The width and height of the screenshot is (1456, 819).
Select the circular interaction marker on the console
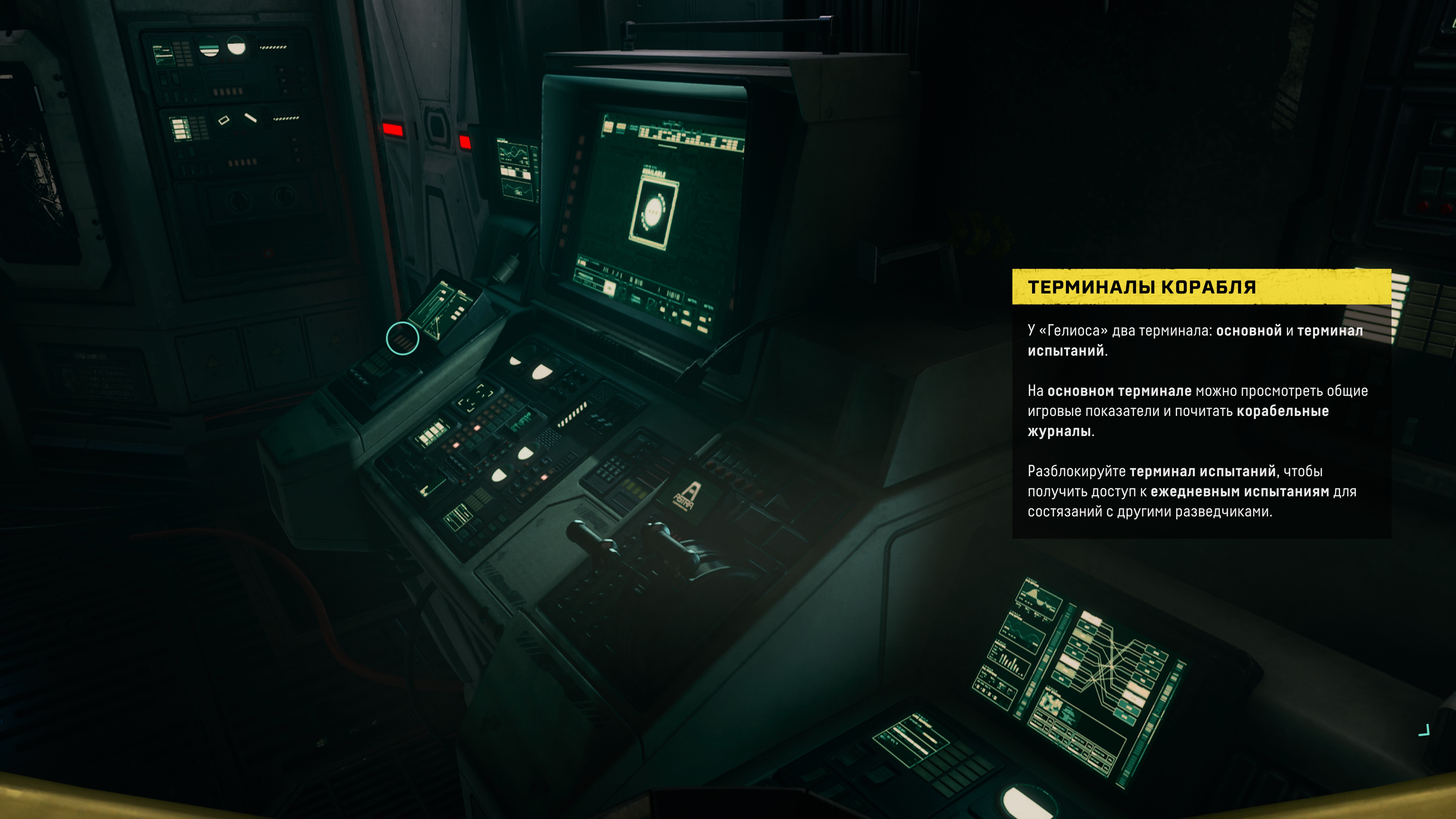point(402,339)
